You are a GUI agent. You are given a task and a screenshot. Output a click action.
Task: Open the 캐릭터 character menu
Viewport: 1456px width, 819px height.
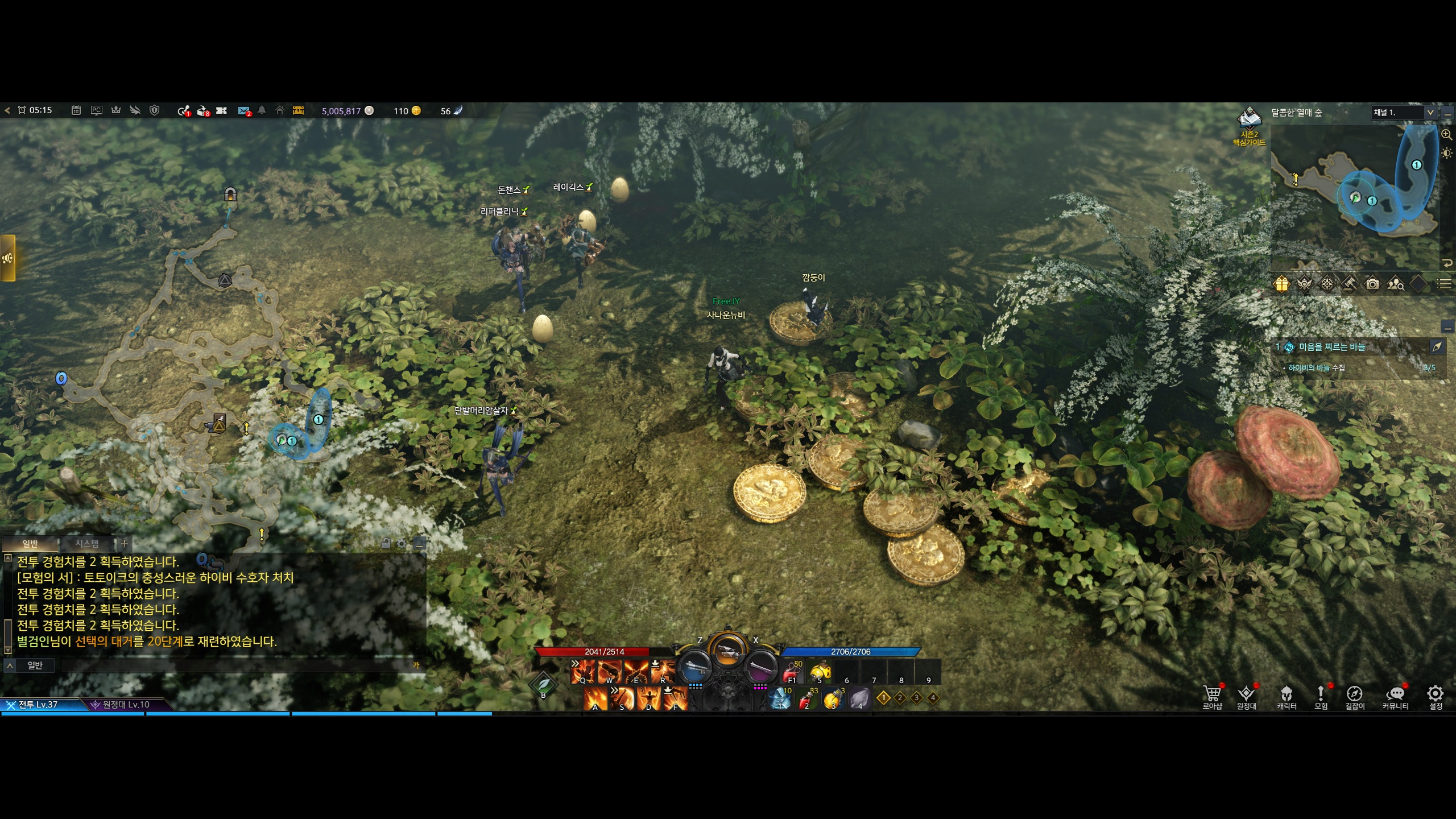click(1287, 697)
